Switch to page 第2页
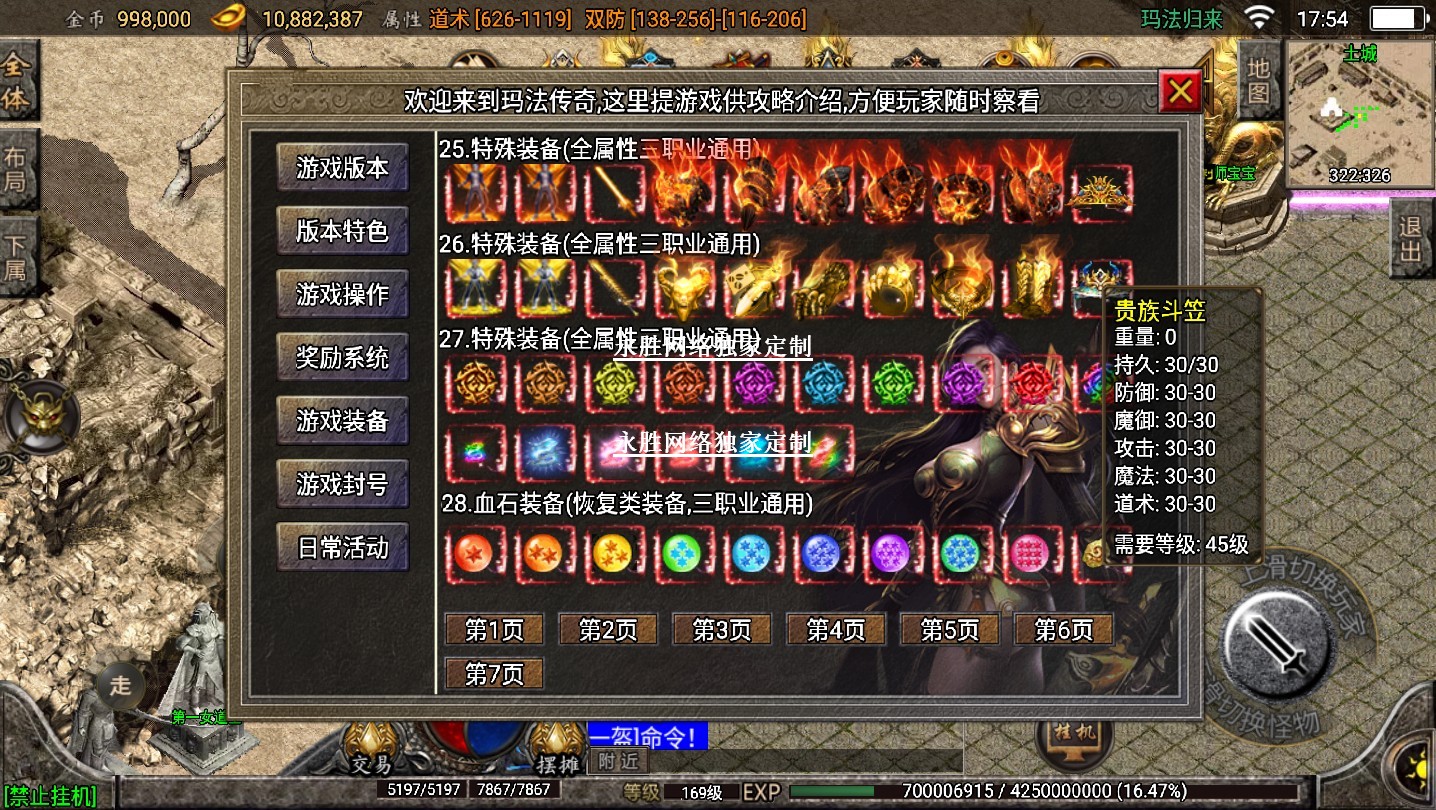Viewport: 1436px width, 810px height. pos(608,630)
